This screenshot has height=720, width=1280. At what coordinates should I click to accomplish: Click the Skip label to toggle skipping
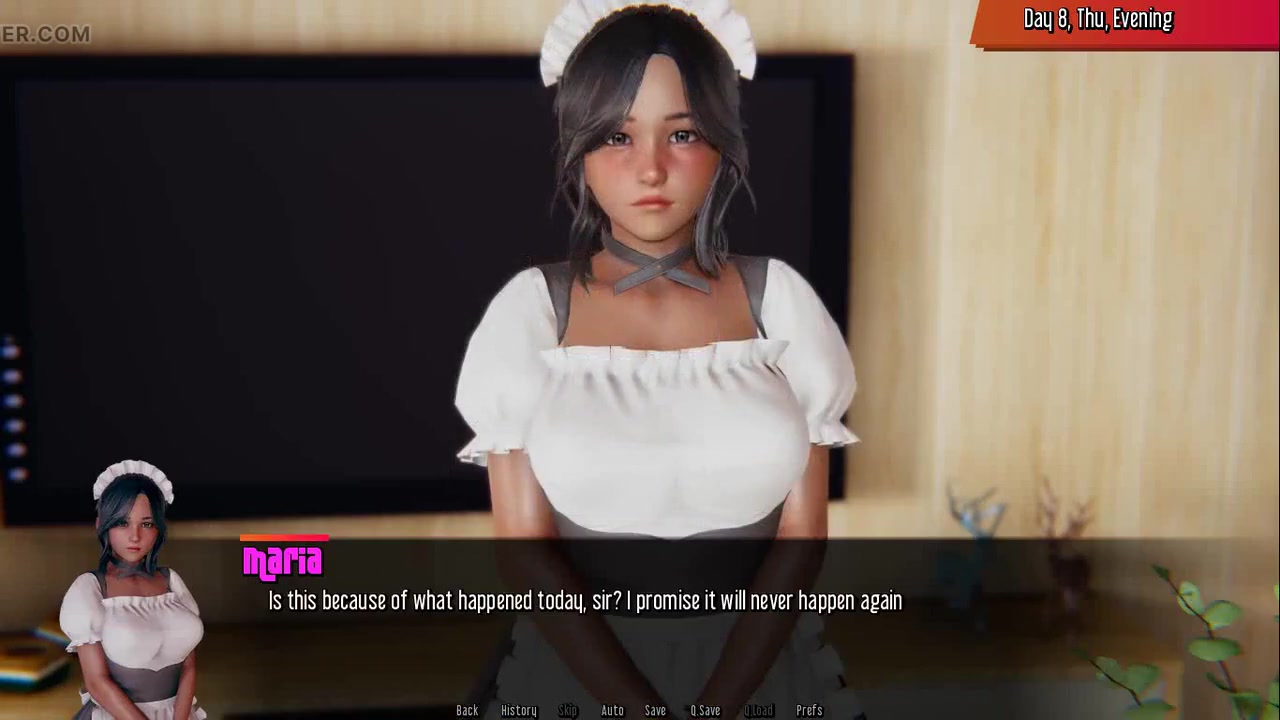point(568,710)
